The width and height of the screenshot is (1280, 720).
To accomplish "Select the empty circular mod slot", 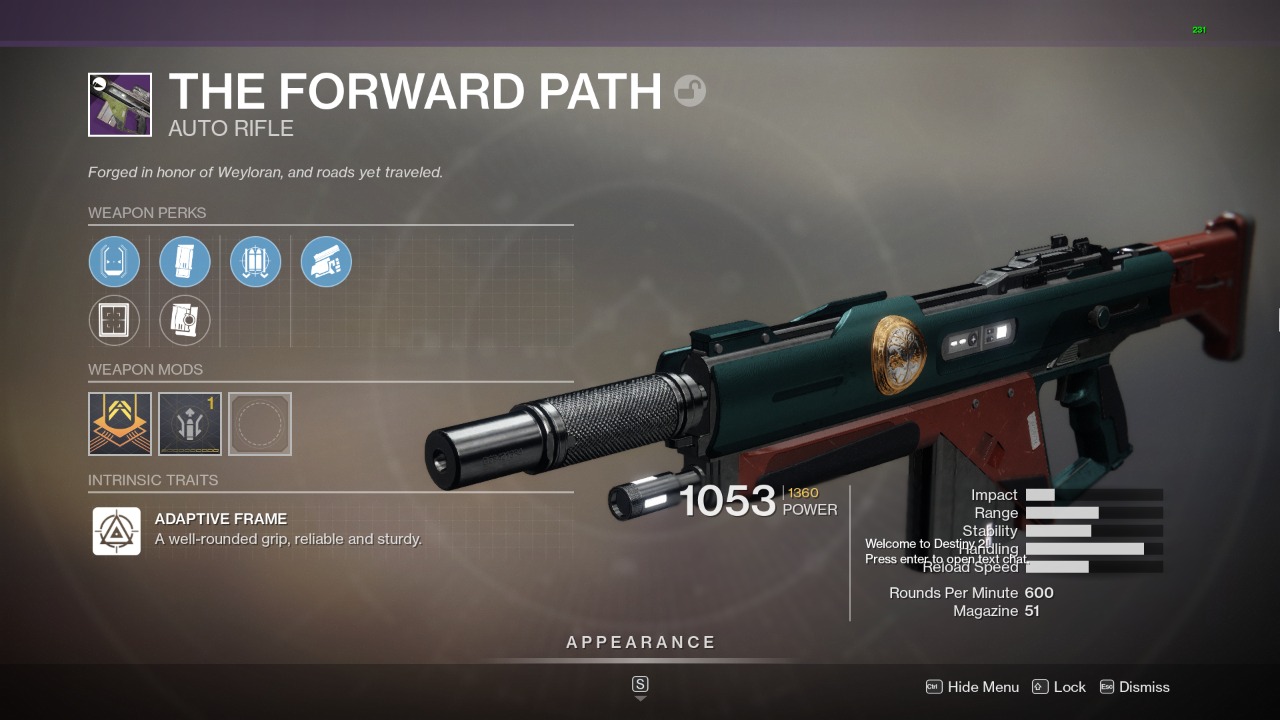I will coord(259,423).
